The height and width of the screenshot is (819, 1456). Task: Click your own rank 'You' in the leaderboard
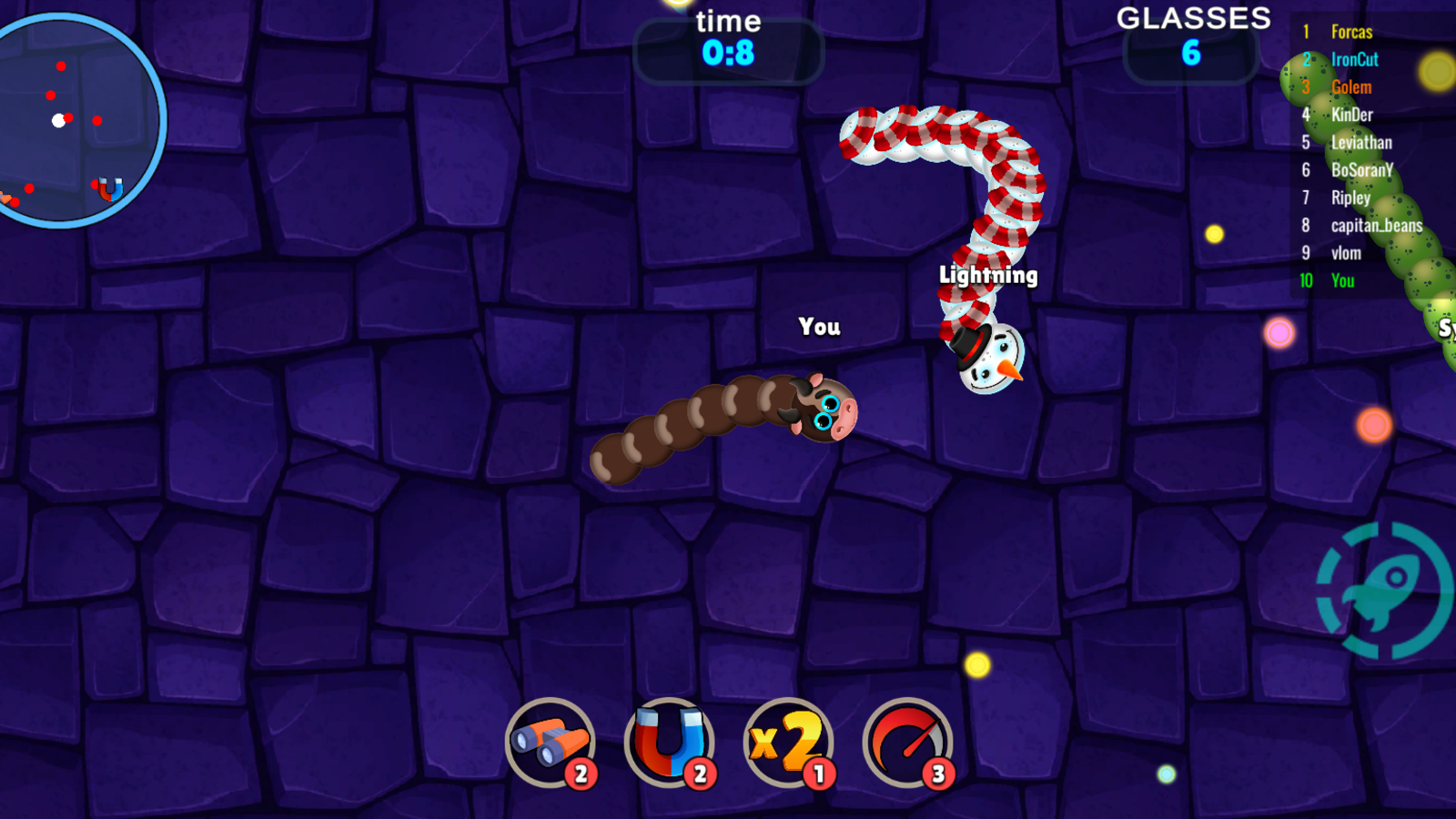coord(1344,282)
